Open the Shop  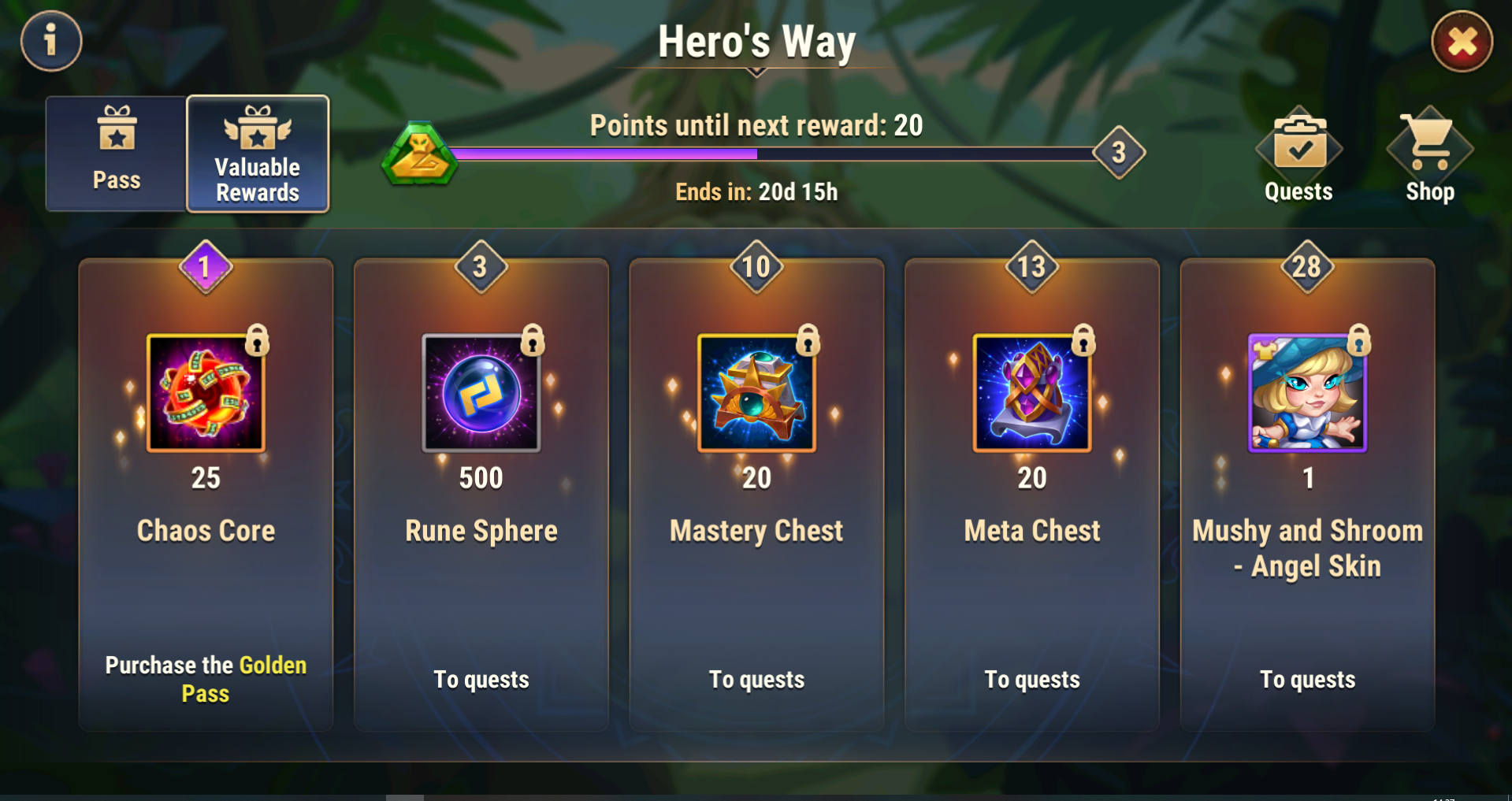pos(1429,156)
